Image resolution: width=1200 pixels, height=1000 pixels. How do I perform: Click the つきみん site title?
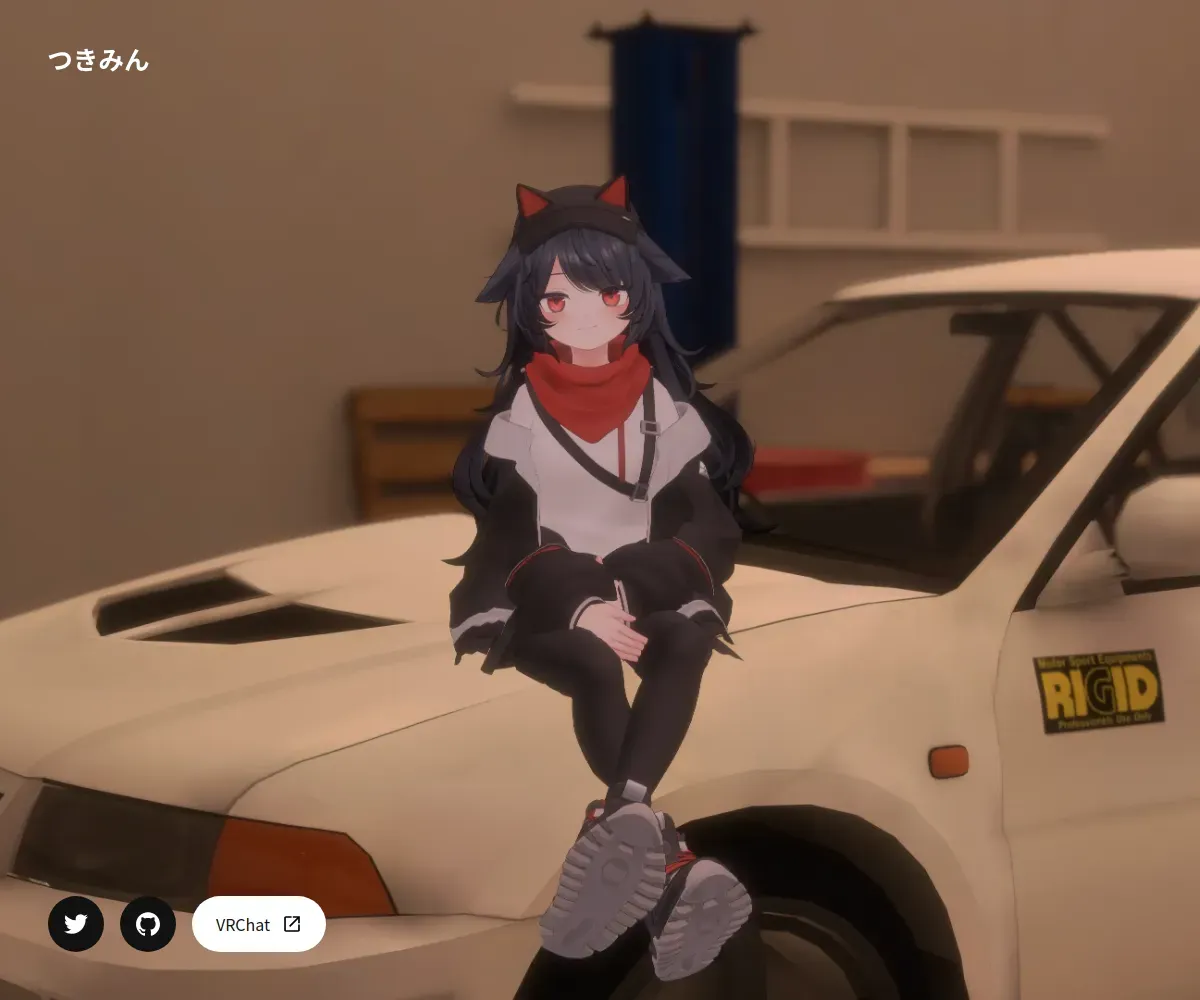99,61
